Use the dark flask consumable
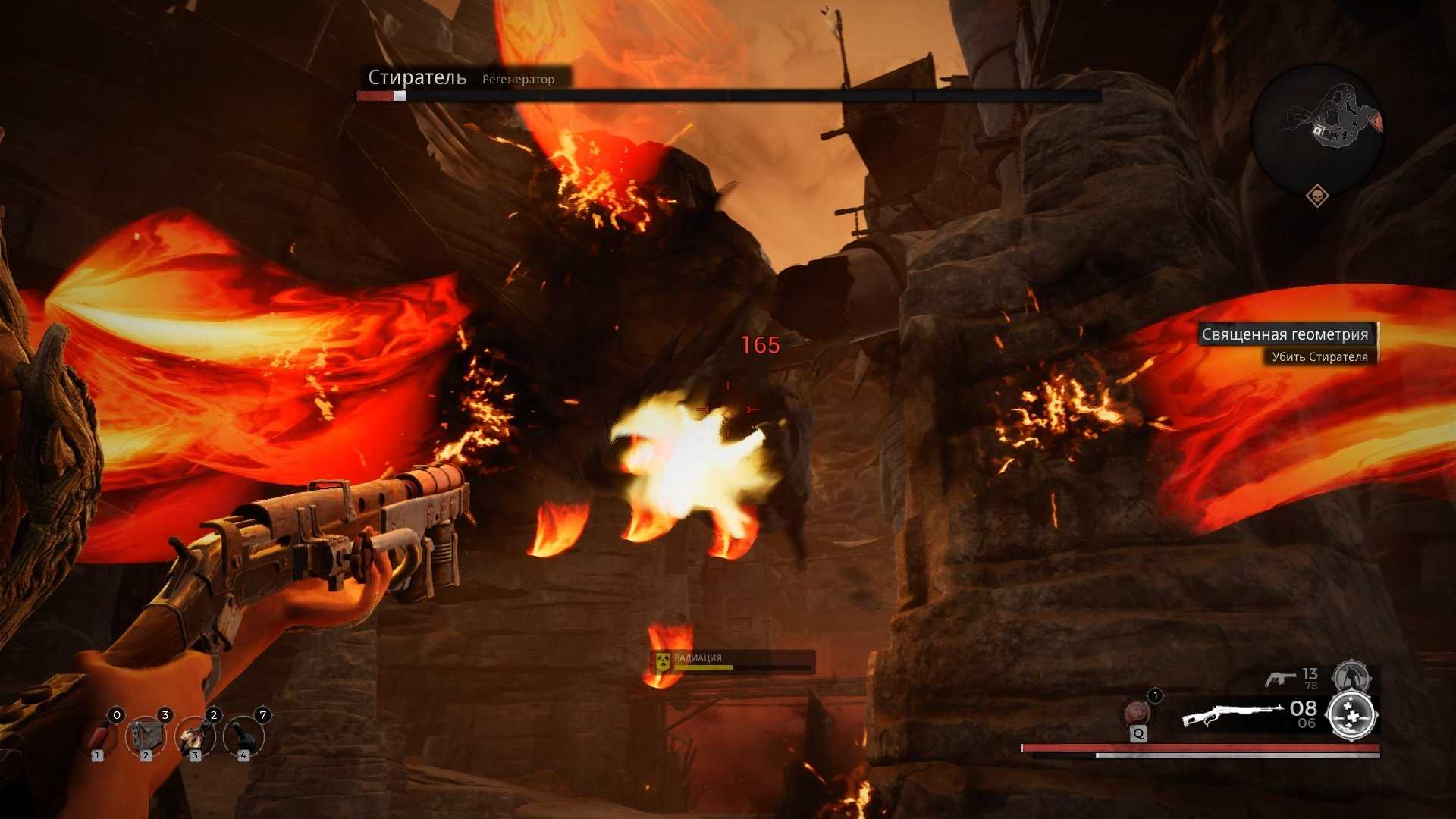The width and height of the screenshot is (1456, 819). (243, 735)
